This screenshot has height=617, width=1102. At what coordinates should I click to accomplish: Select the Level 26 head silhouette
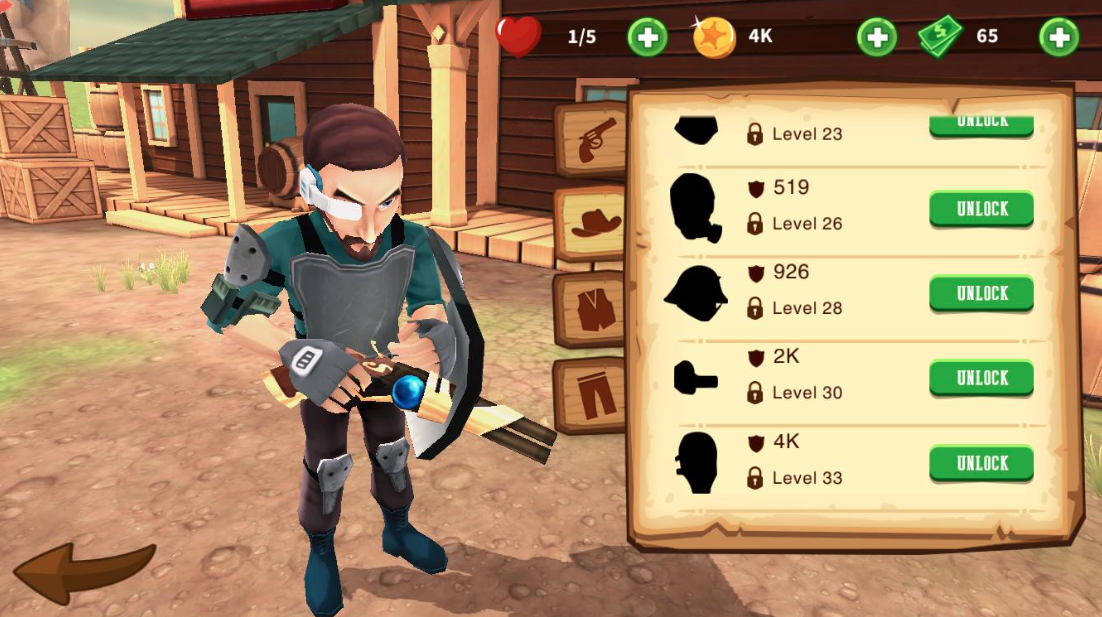coord(695,207)
